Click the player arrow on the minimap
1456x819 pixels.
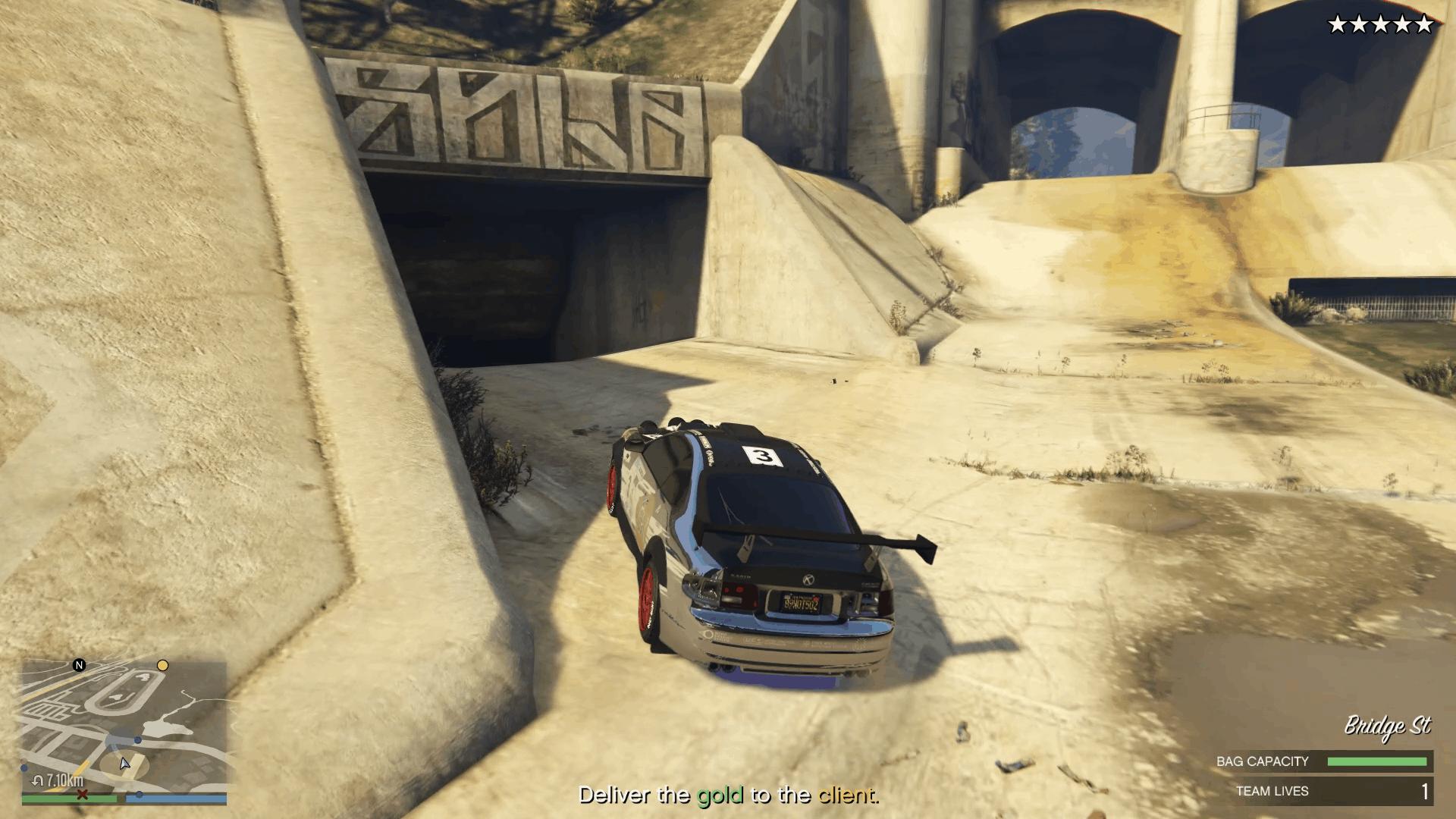click(x=124, y=763)
